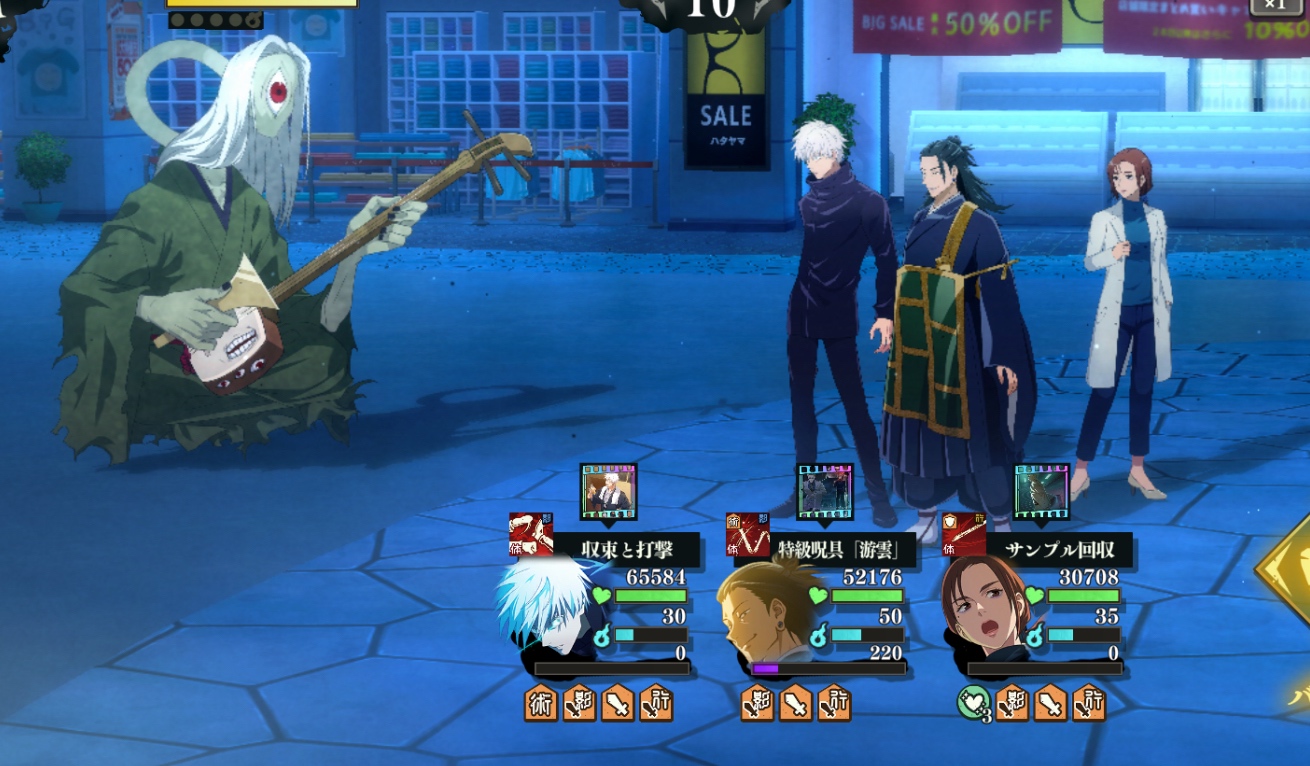1310x766 pixels.
Task: Open the card thumbnail above サンプル回収
Action: pos(1042,490)
